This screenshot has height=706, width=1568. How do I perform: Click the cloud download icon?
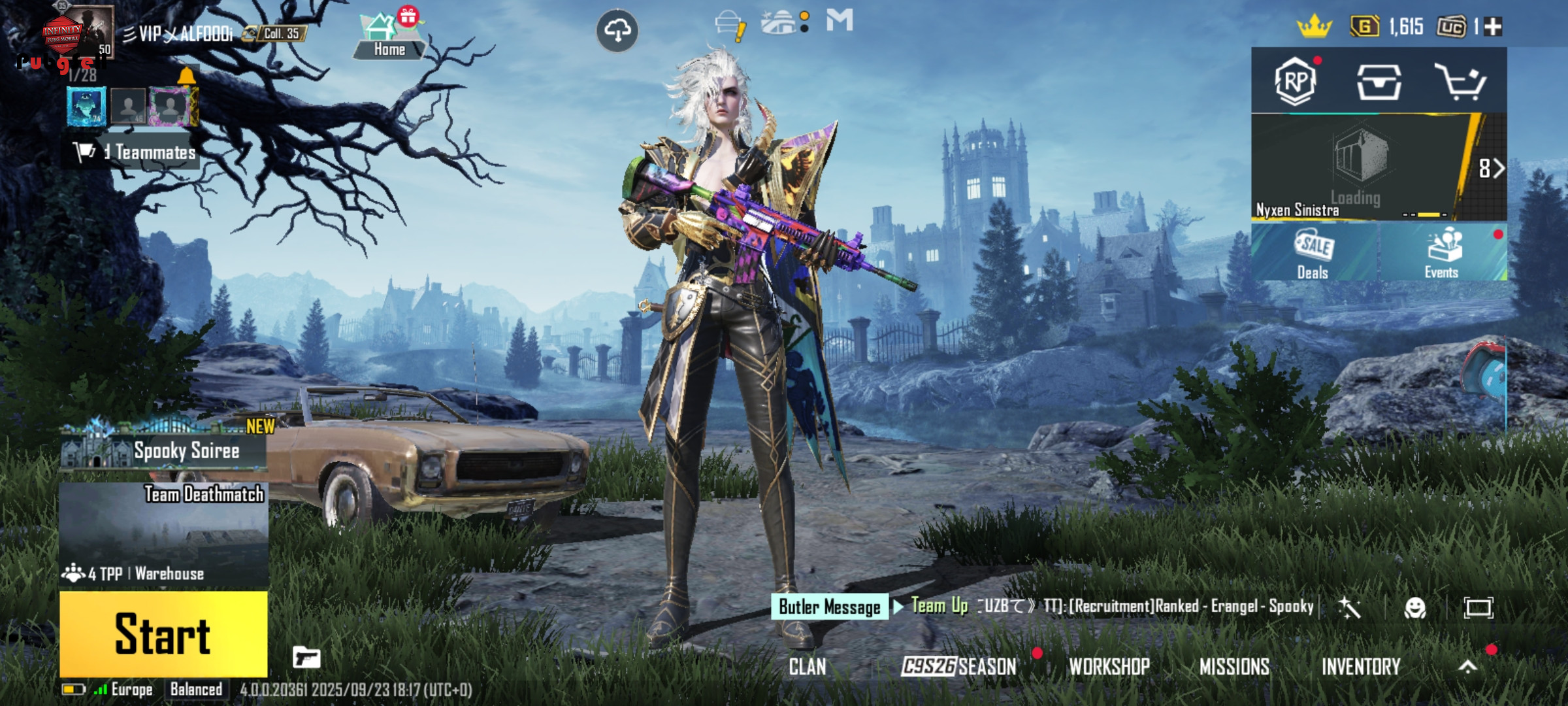point(617,30)
